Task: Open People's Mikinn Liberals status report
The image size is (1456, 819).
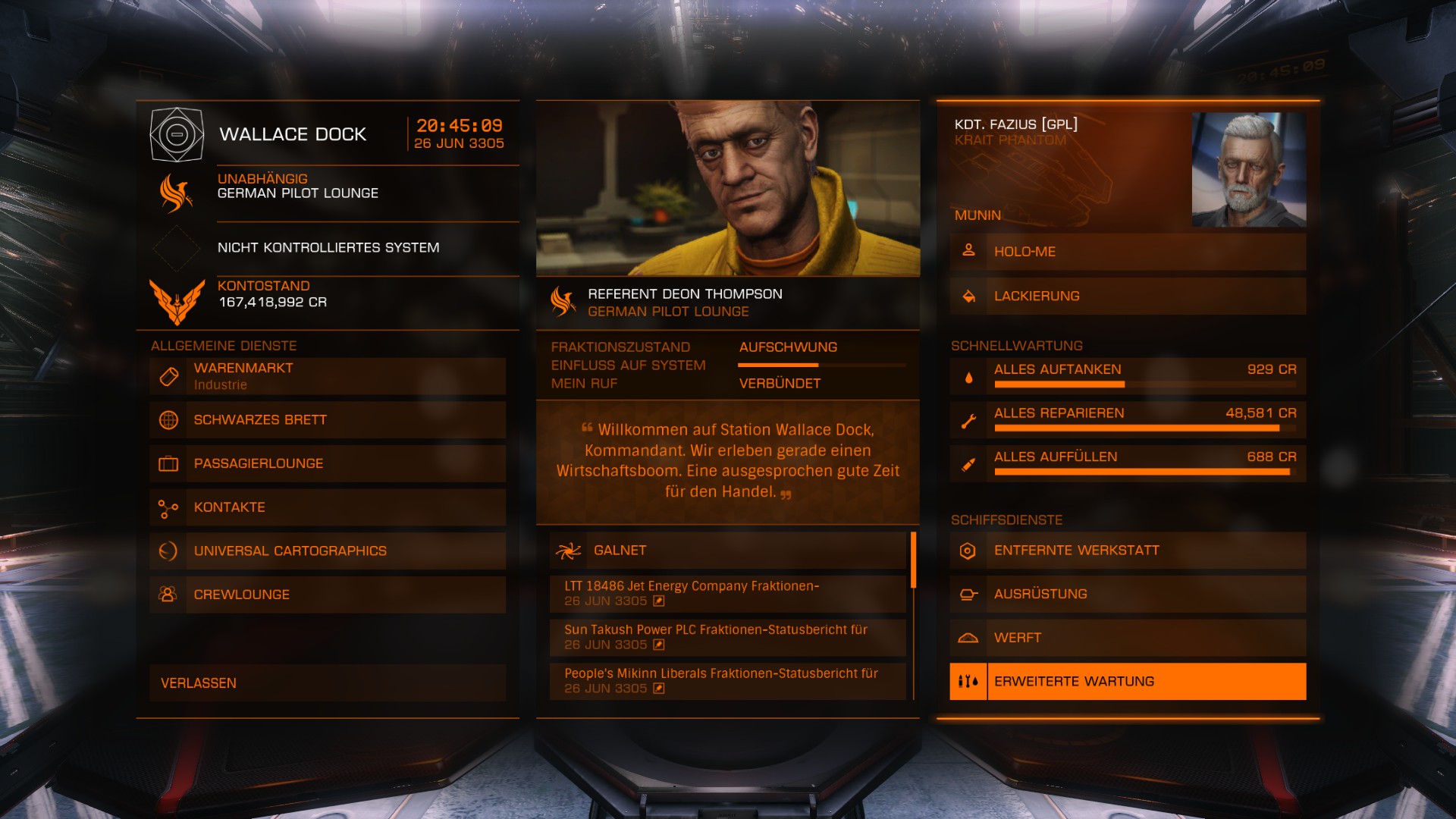Action: tap(728, 681)
